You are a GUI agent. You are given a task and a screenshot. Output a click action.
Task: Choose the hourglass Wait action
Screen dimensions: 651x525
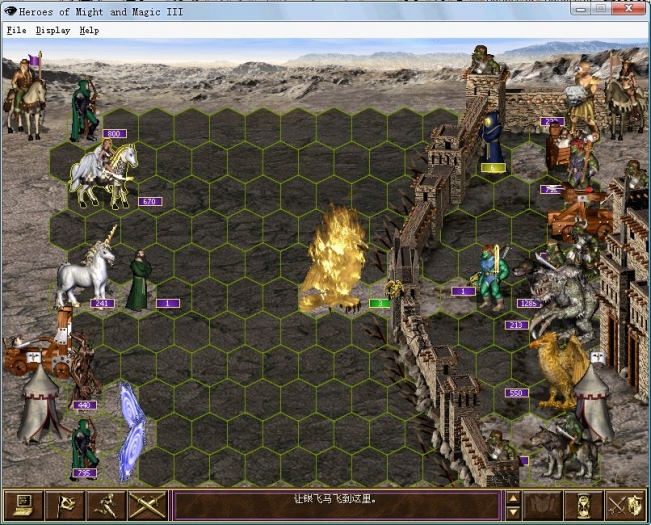[x=584, y=505]
